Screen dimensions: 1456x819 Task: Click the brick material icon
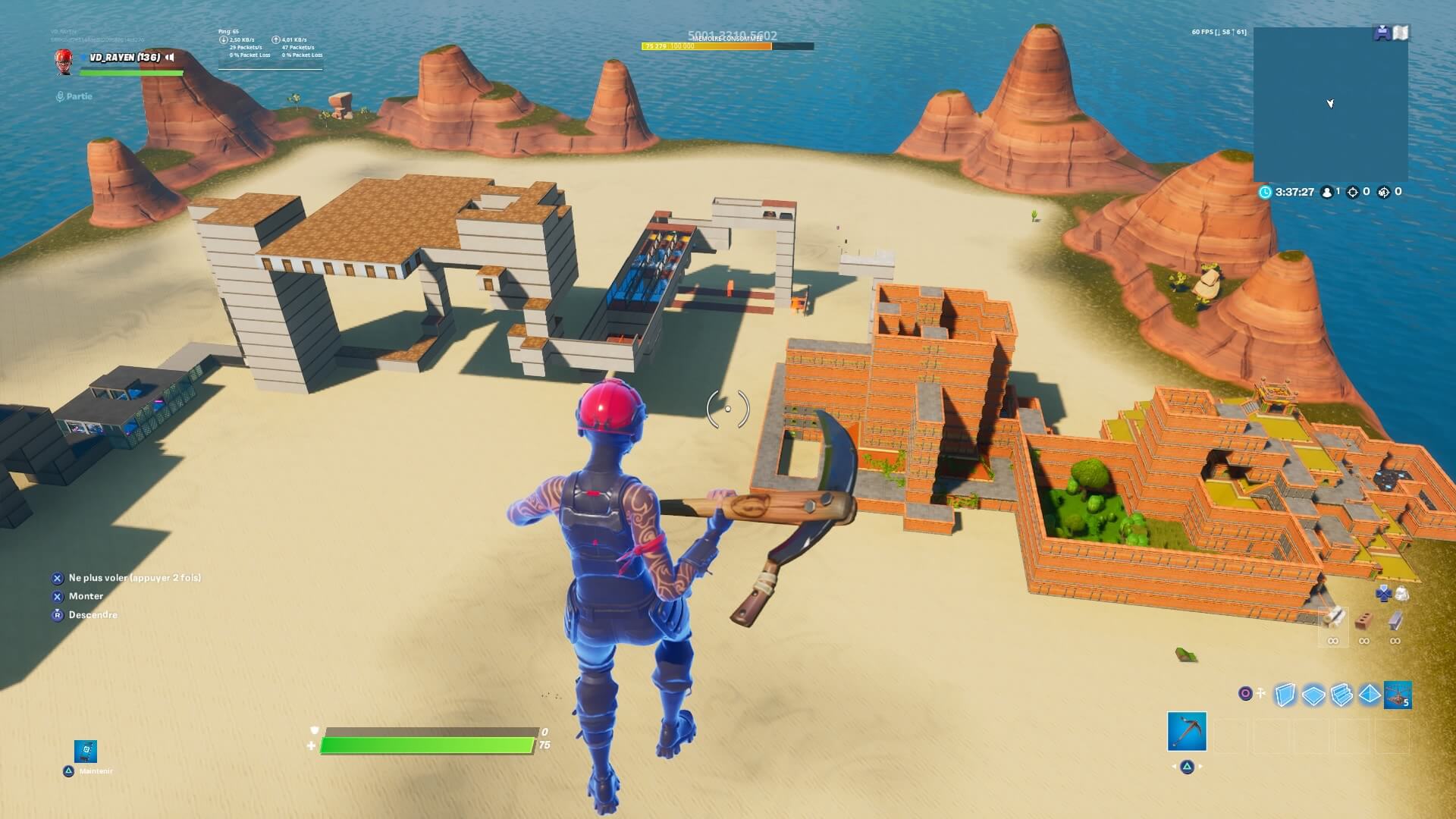(1364, 620)
